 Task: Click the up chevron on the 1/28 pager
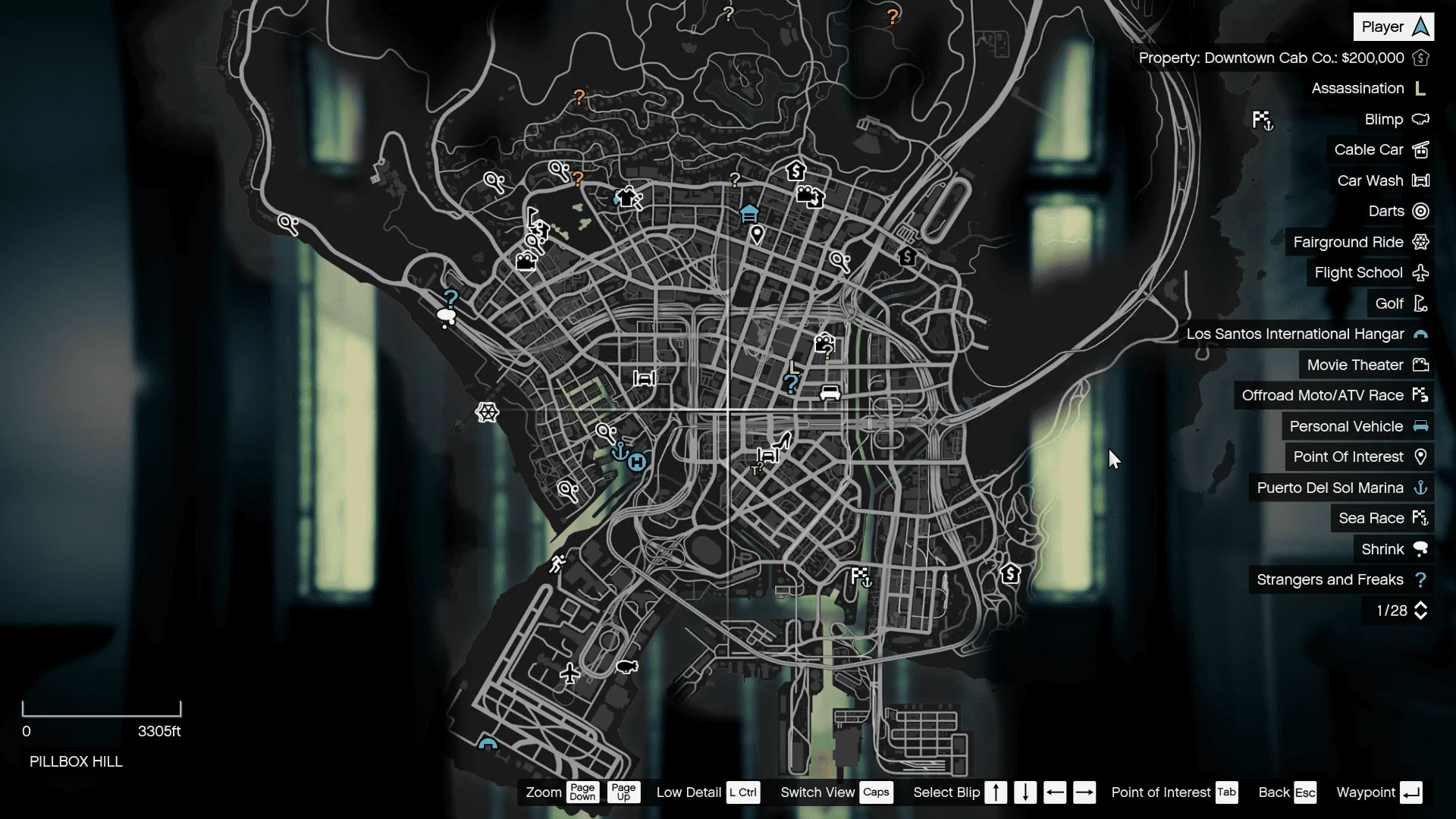pyautogui.click(x=1422, y=604)
